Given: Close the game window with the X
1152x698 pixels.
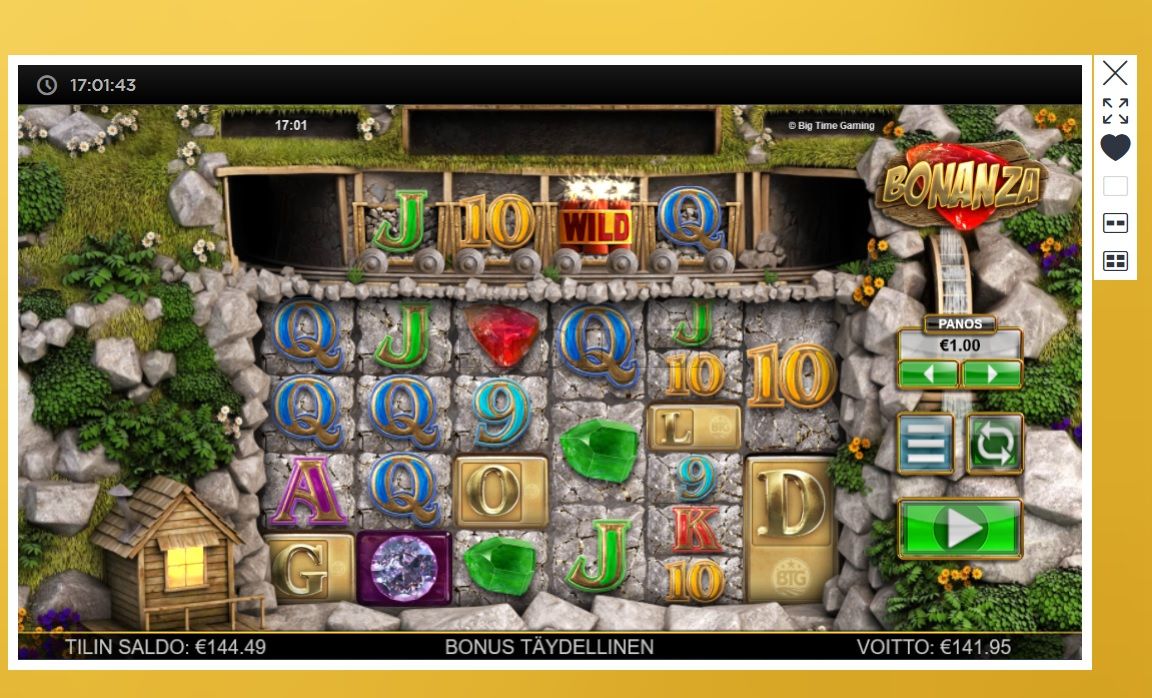Looking at the screenshot, I should point(1115,73).
